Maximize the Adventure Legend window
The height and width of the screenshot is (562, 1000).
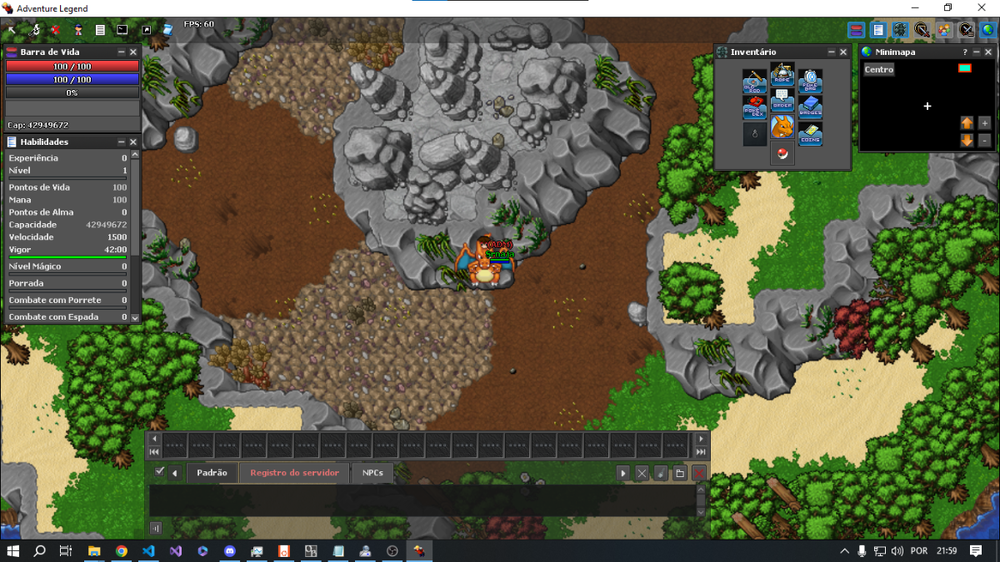(x=948, y=8)
